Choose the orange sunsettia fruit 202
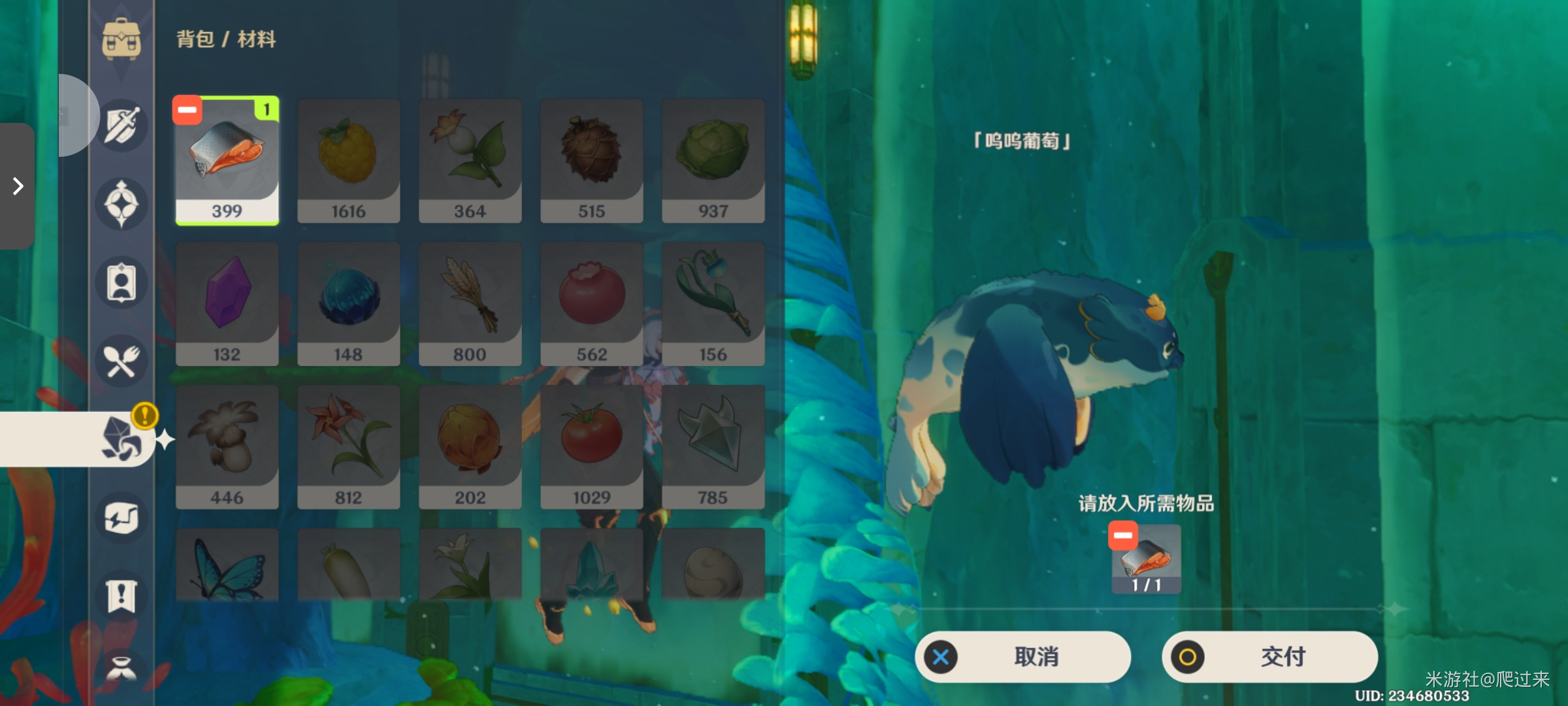This screenshot has height=706, width=1568. [470, 447]
